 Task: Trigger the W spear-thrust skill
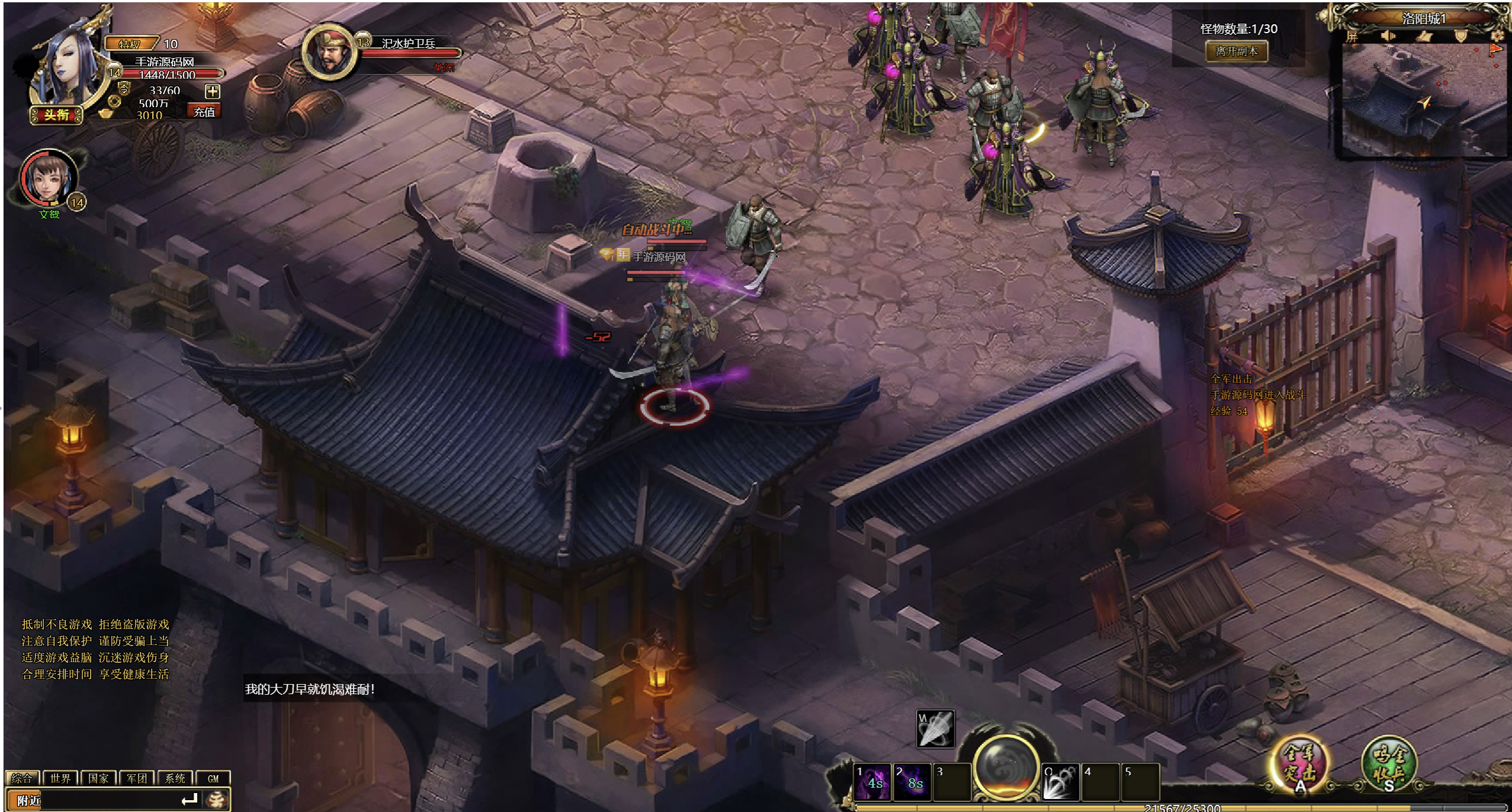tap(935, 728)
